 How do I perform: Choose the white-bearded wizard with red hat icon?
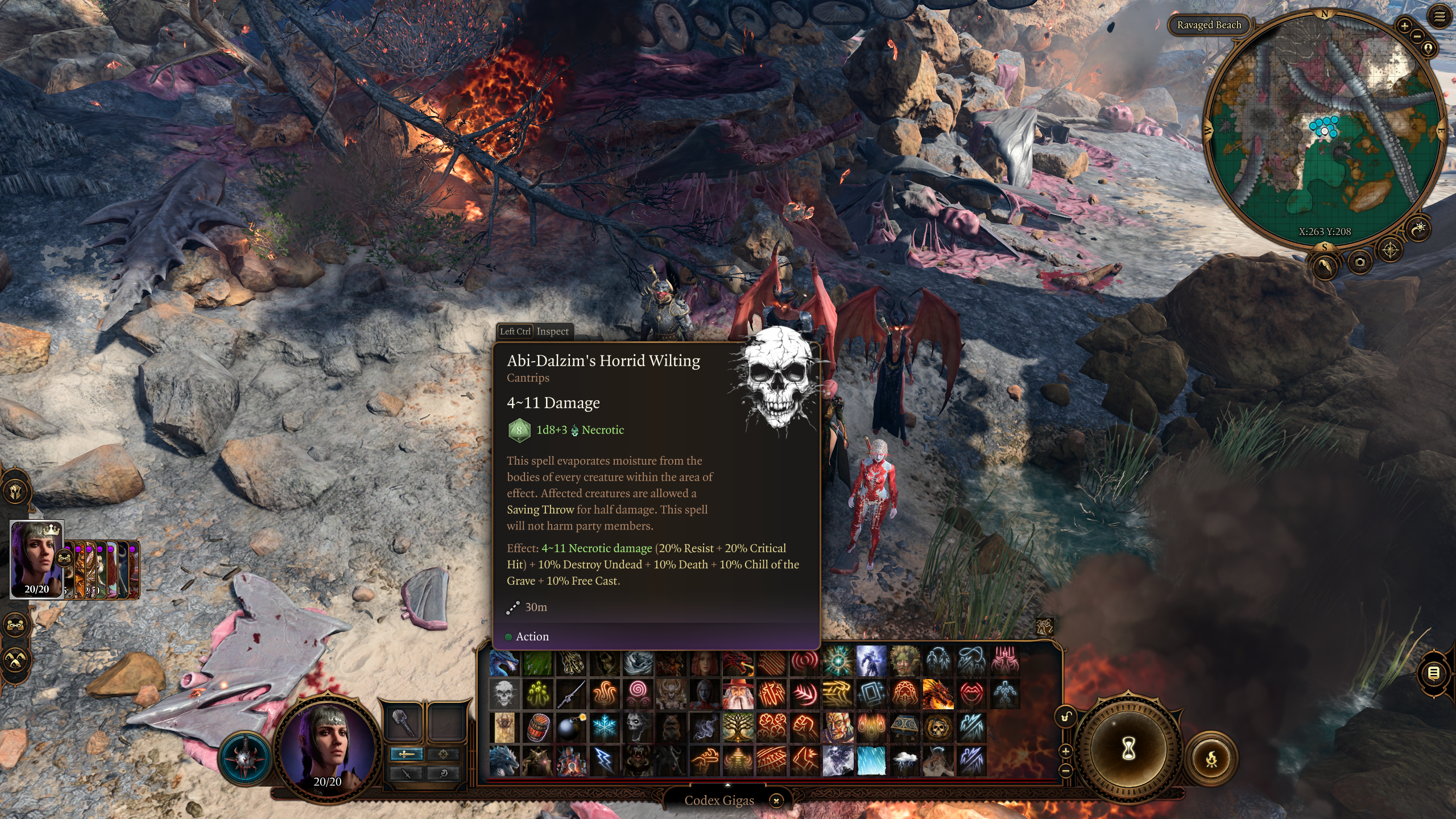pos(738,694)
